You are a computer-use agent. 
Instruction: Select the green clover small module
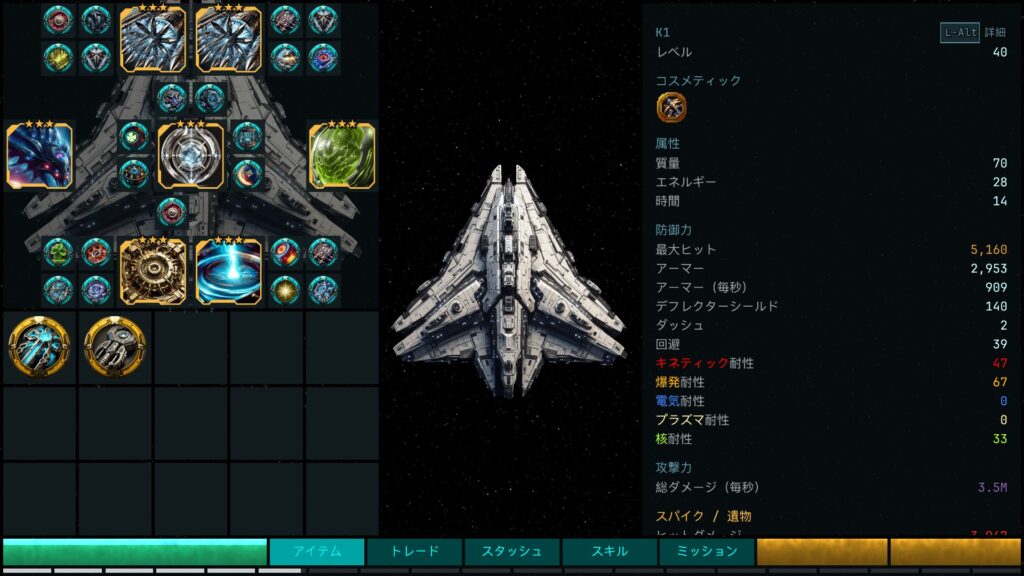tap(58, 252)
